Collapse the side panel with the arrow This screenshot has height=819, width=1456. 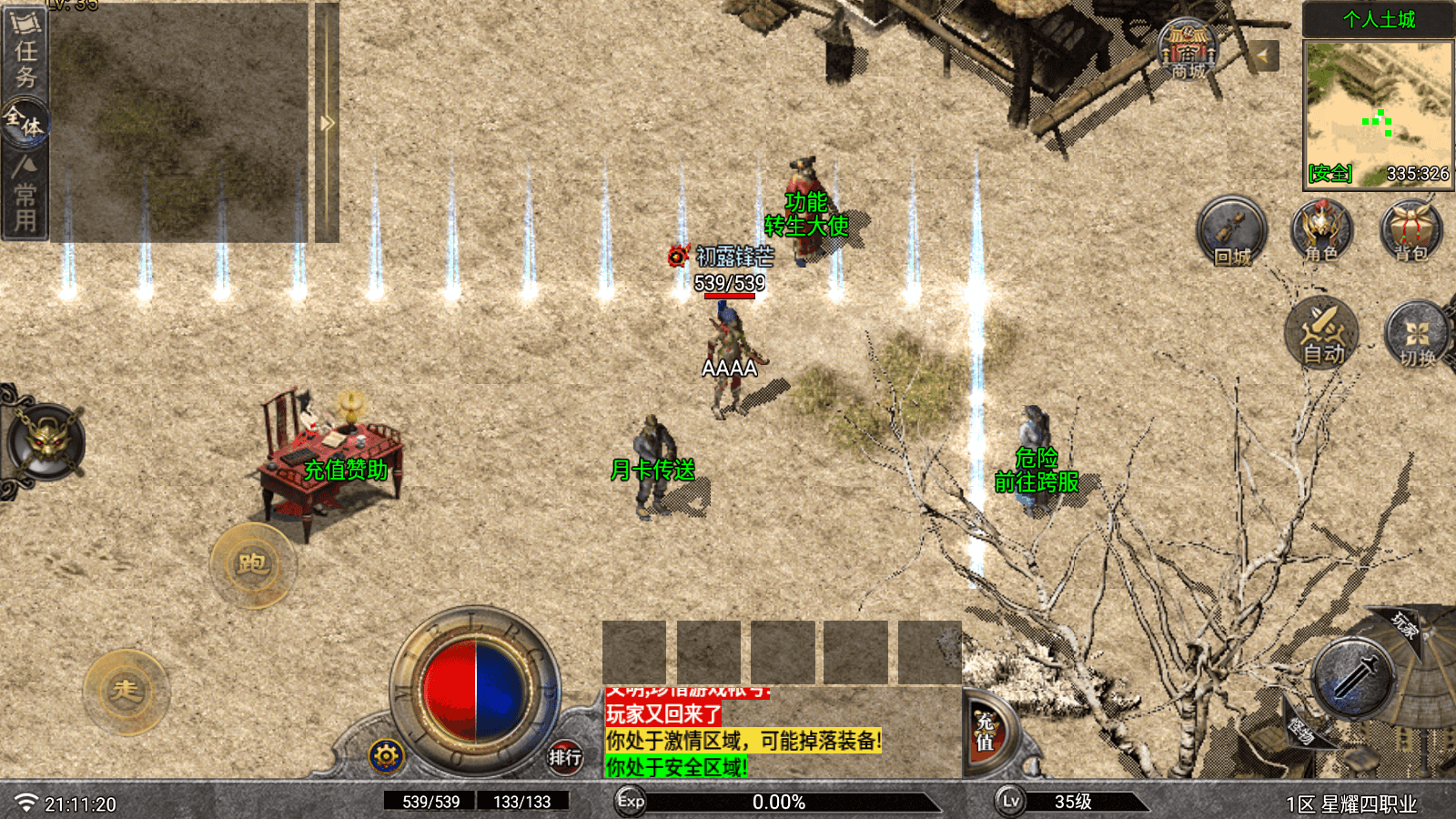(327, 123)
